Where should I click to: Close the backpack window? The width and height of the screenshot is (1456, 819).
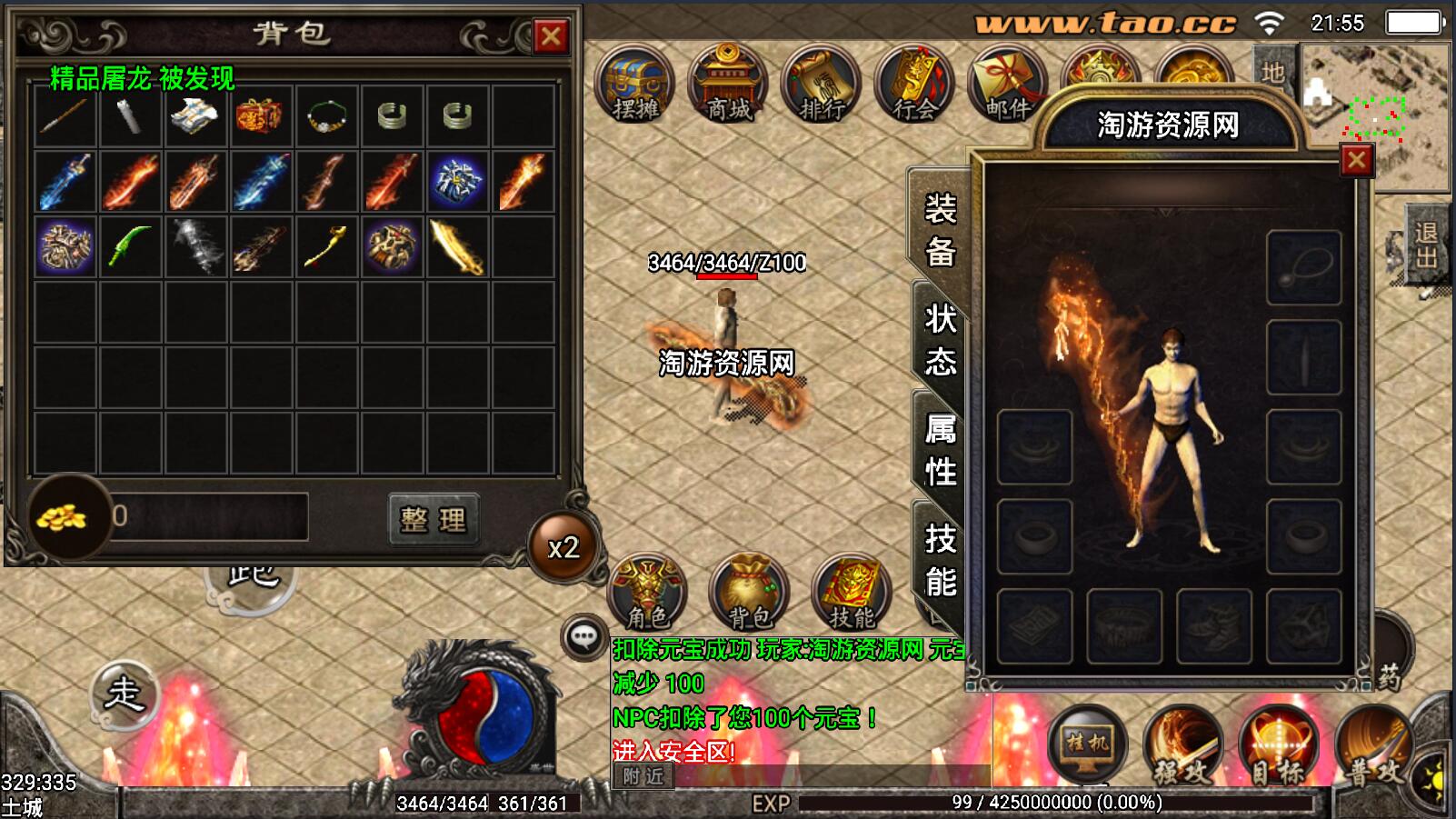click(551, 36)
